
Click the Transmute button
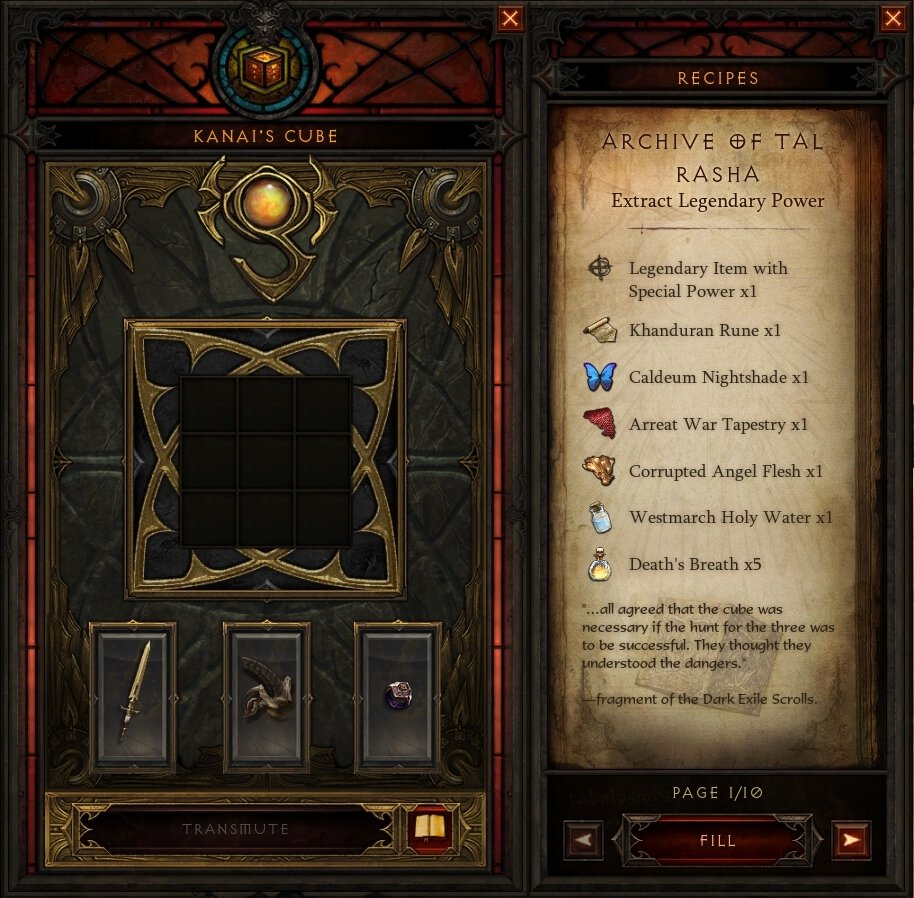click(x=236, y=829)
